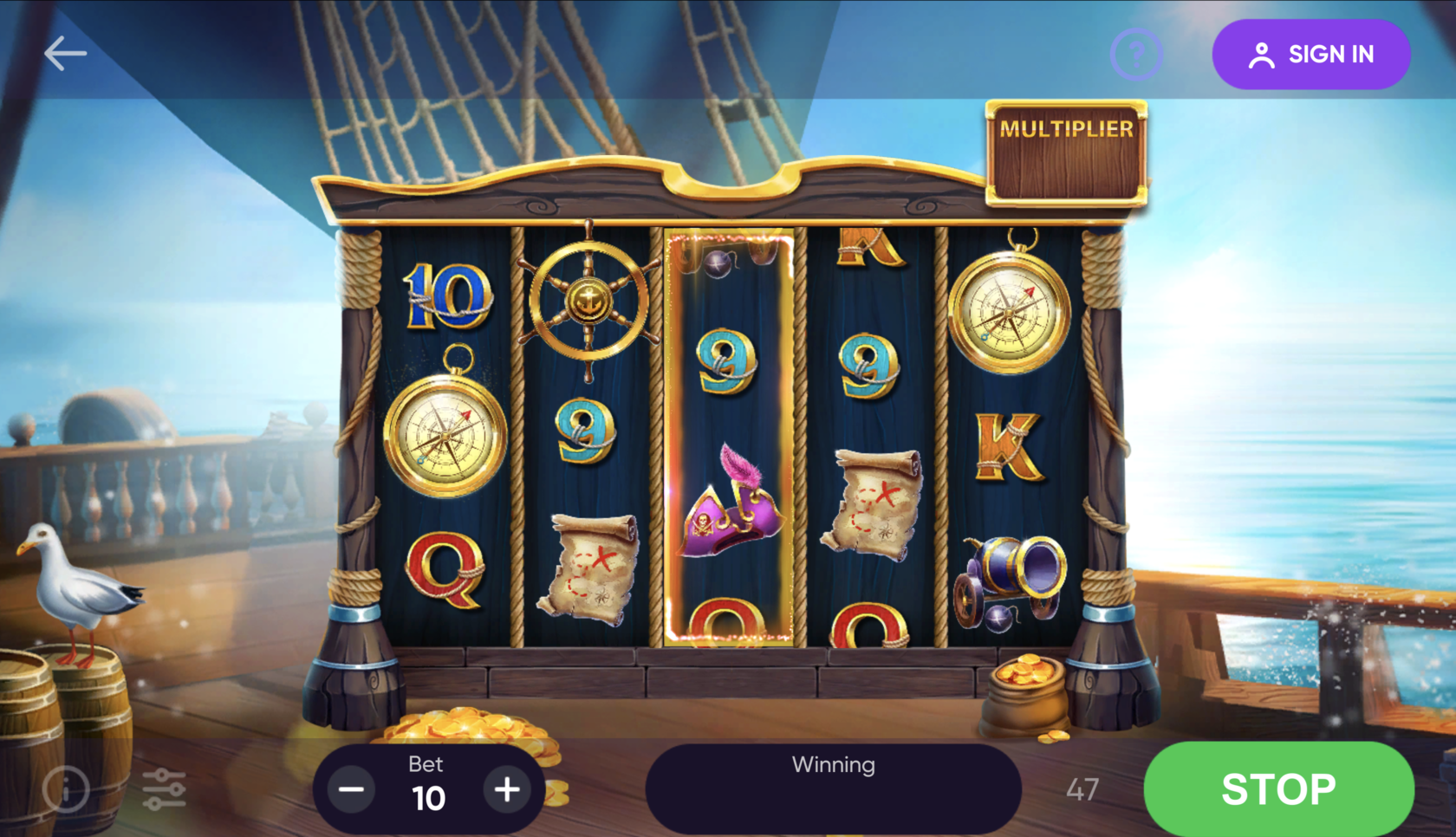Click the back arrow in top left
1456x837 pixels.
(x=63, y=52)
